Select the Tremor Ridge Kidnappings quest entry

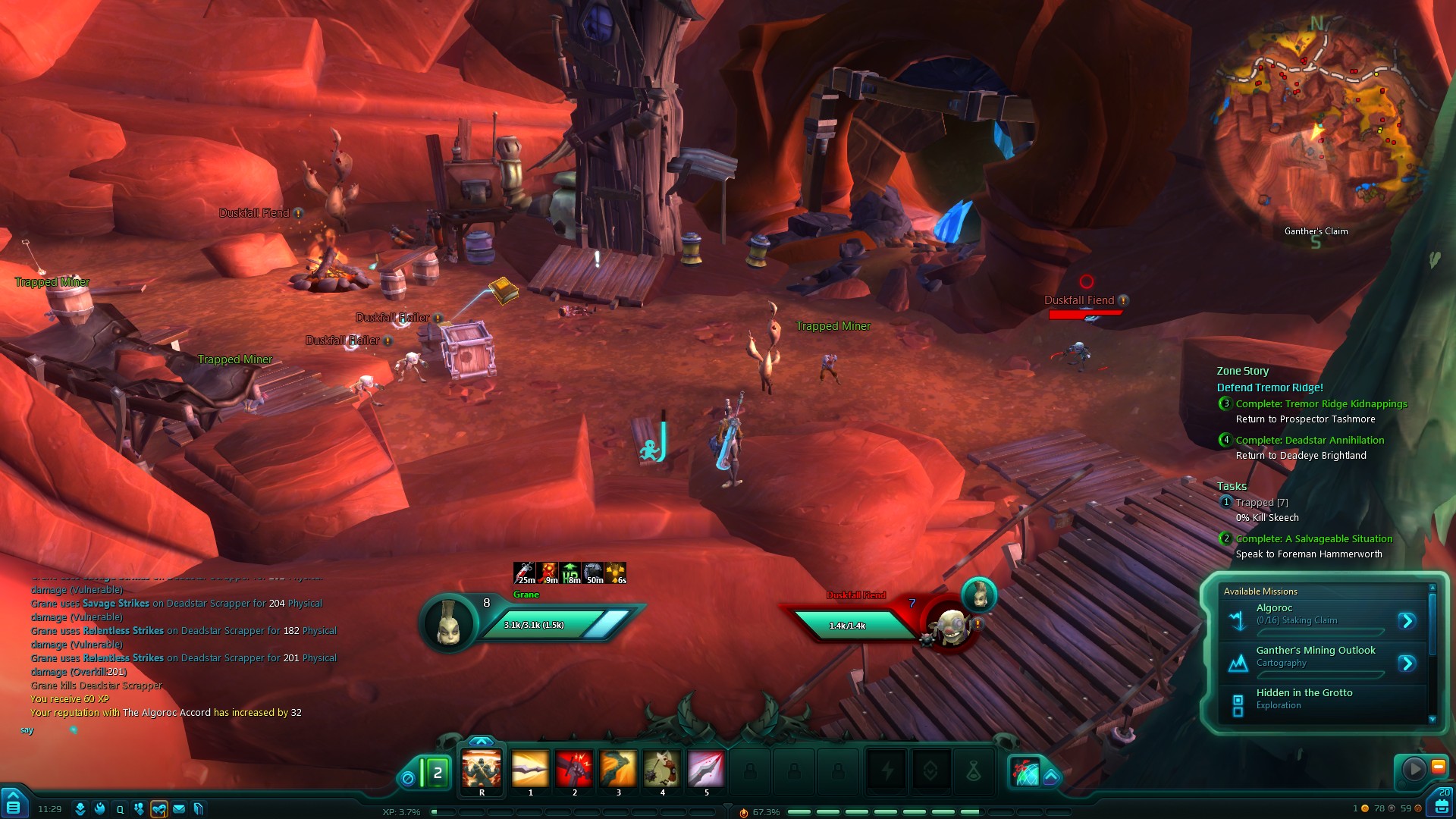tap(1321, 404)
